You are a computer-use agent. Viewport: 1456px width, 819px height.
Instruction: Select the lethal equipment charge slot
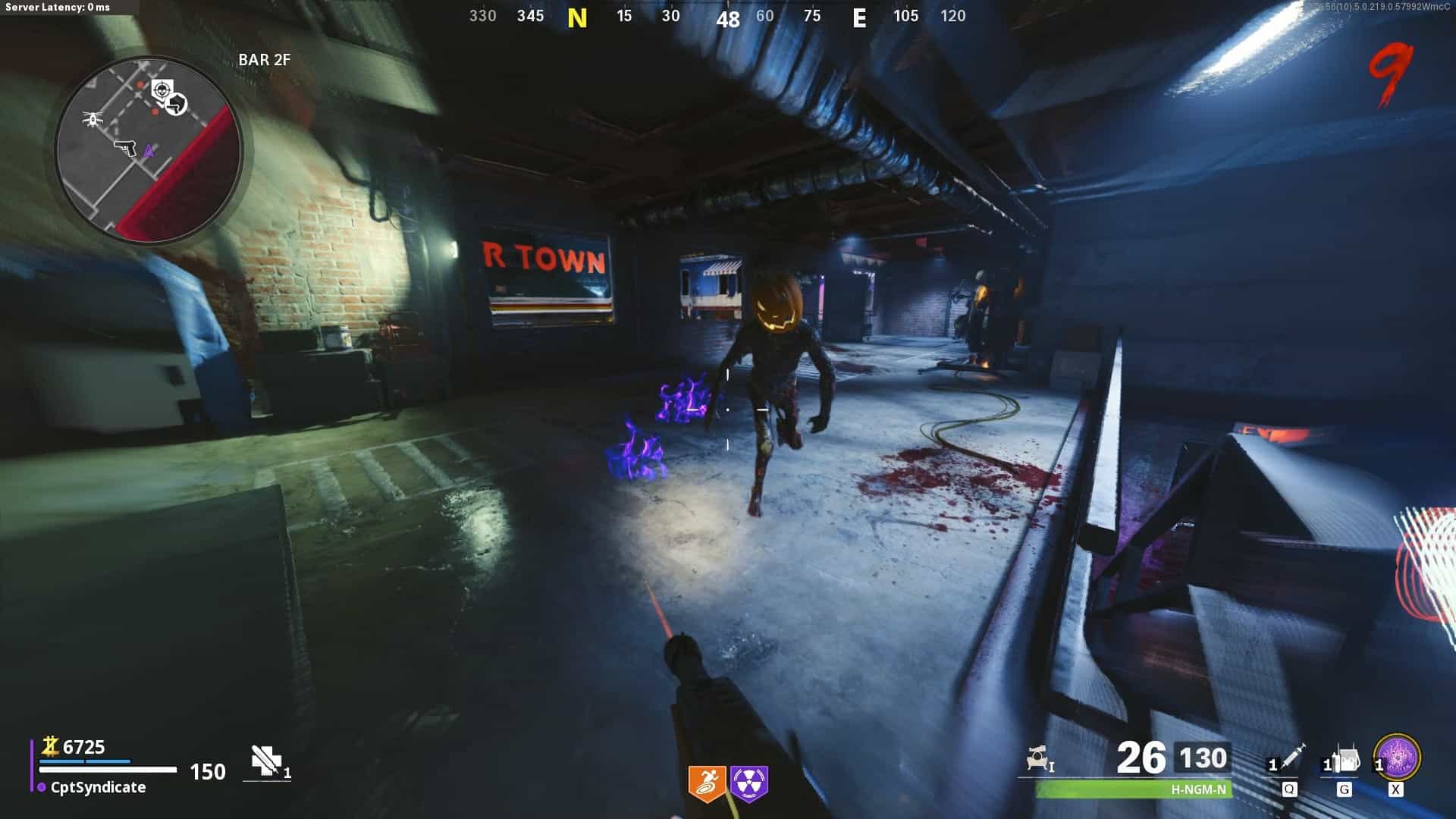(x=1343, y=761)
